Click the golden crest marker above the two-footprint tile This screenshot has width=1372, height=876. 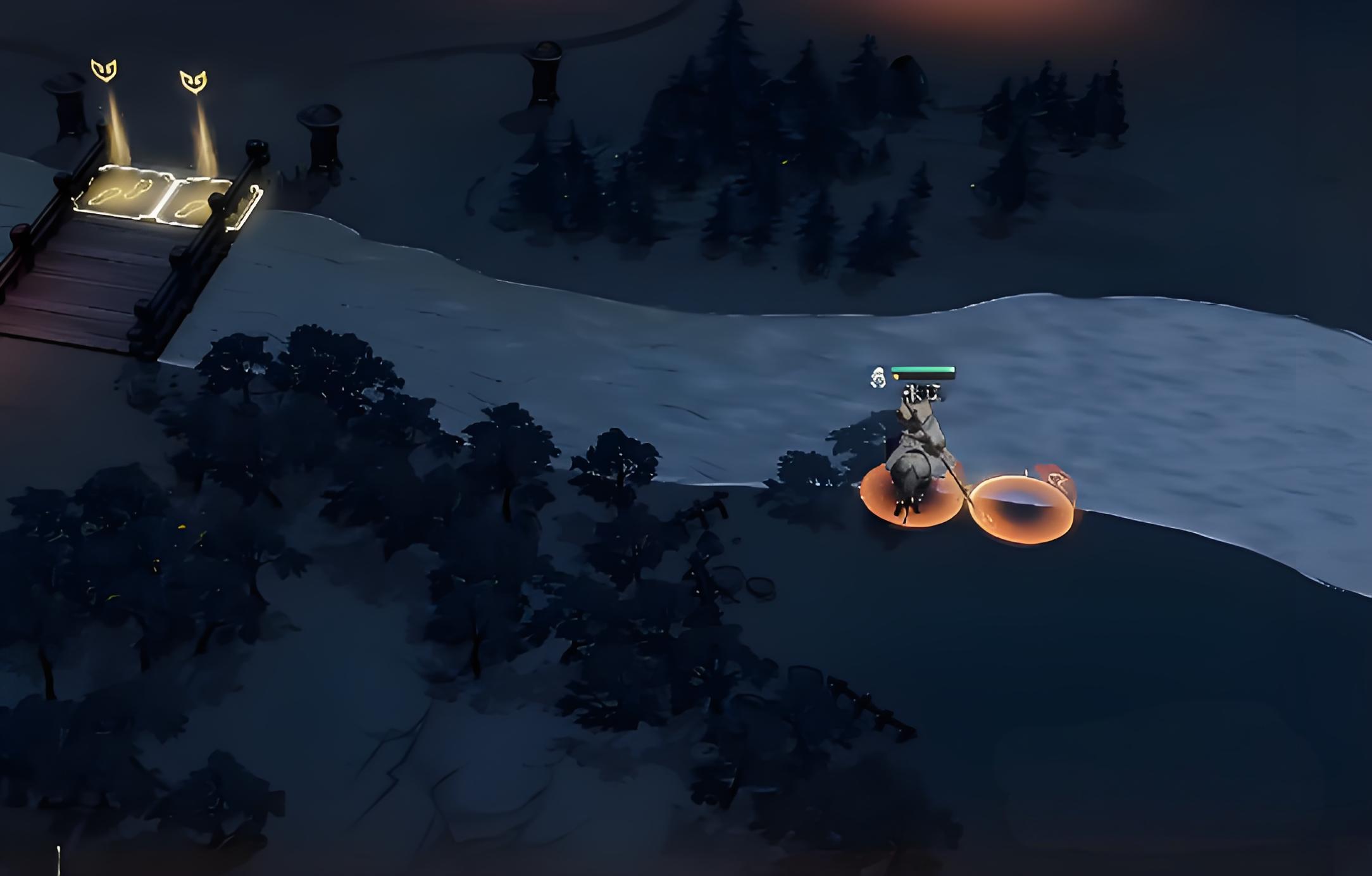pos(104,70)
